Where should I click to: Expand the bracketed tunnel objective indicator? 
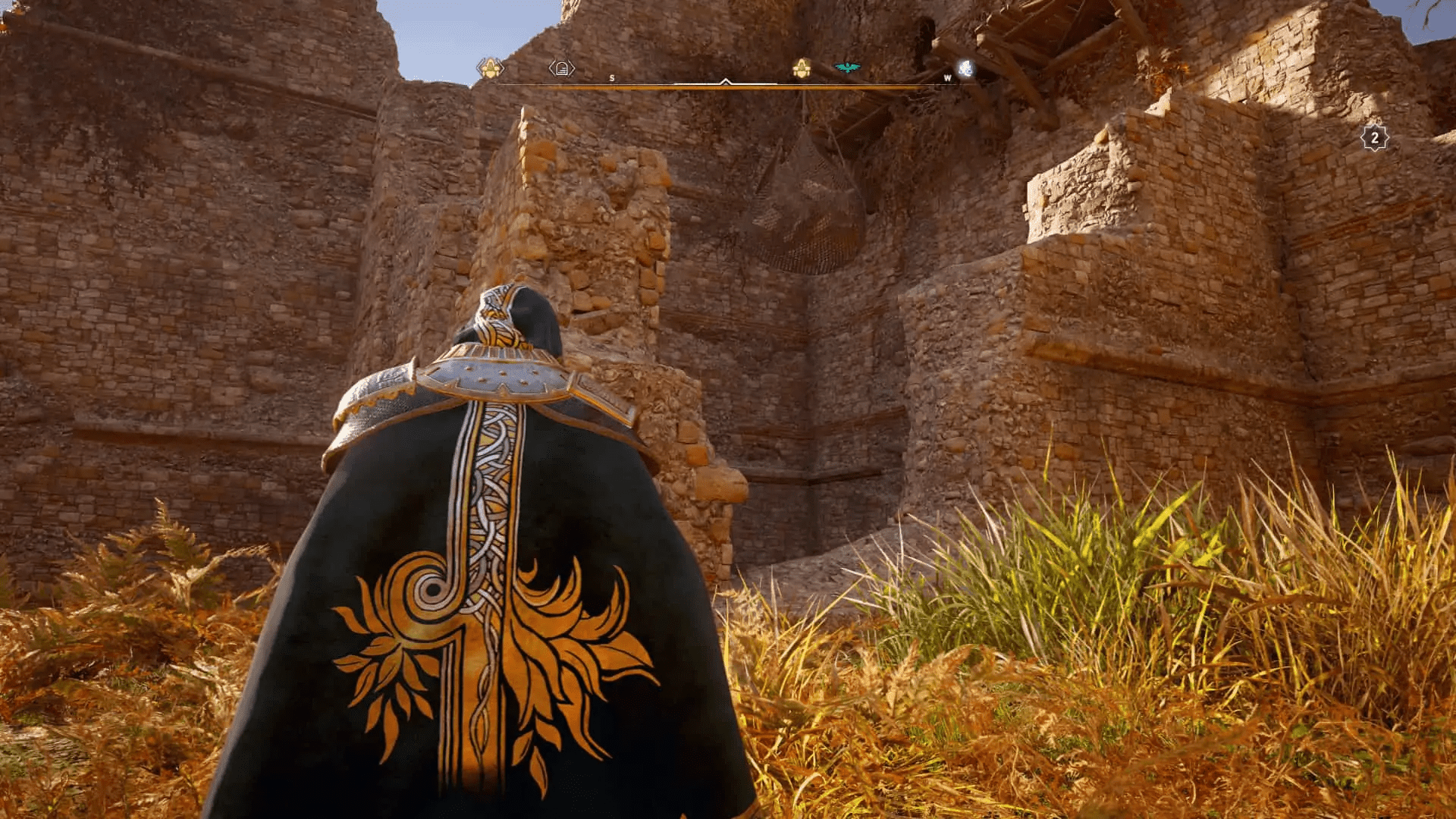pos(561,67)
